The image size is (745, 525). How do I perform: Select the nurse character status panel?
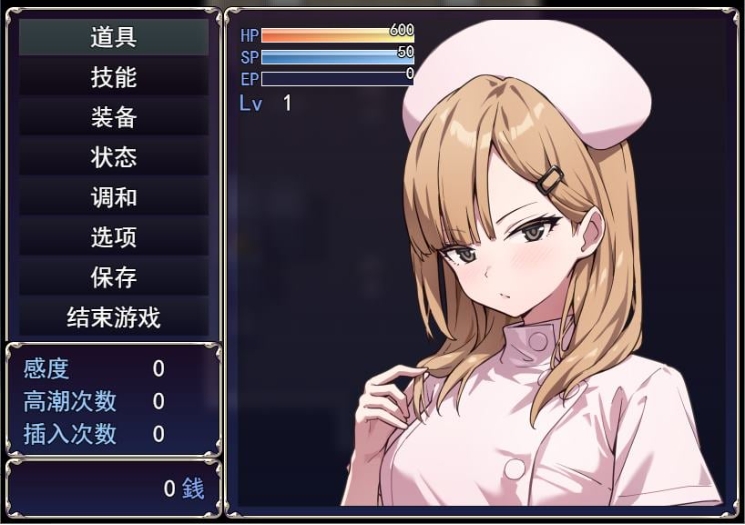tap(482, 262)
